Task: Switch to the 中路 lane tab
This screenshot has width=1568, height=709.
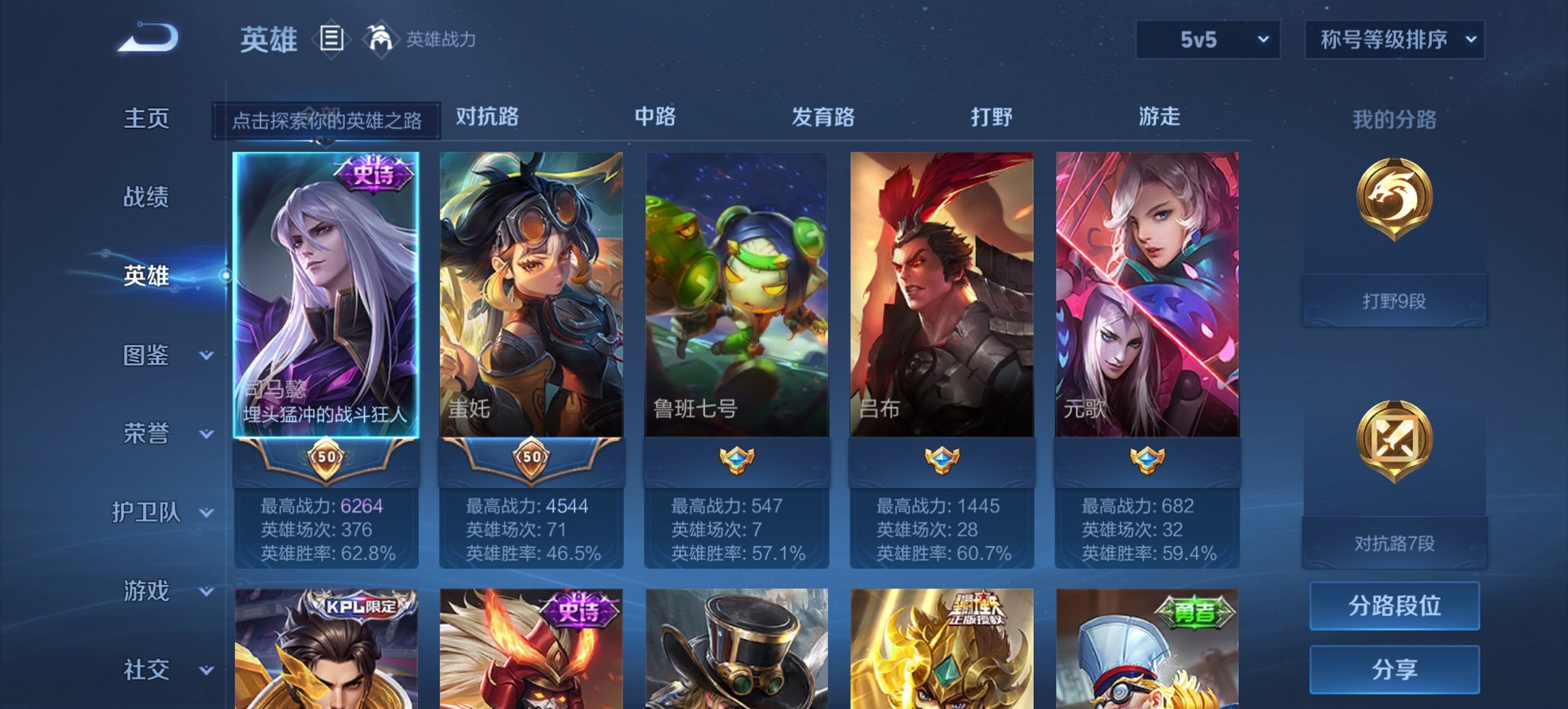Action: tap(654, 117)
